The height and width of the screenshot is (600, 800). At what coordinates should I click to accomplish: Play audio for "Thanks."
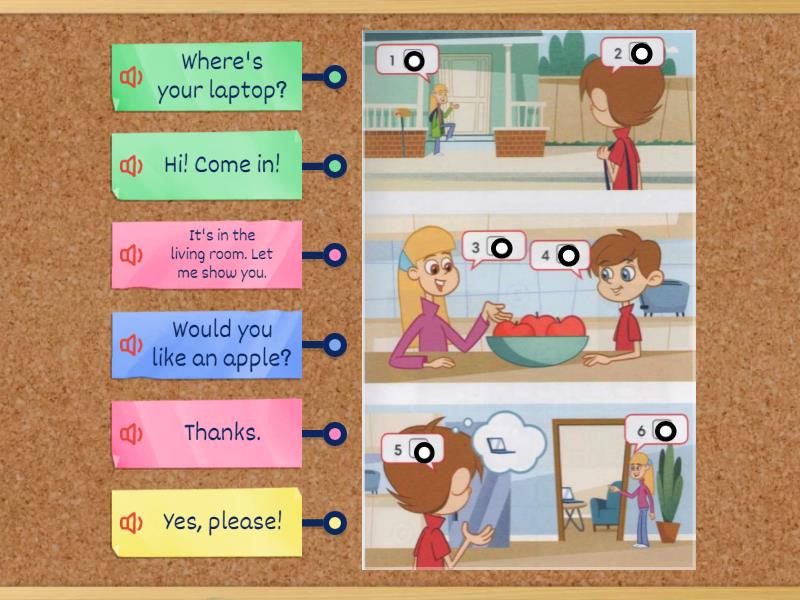tap(131, 434)
